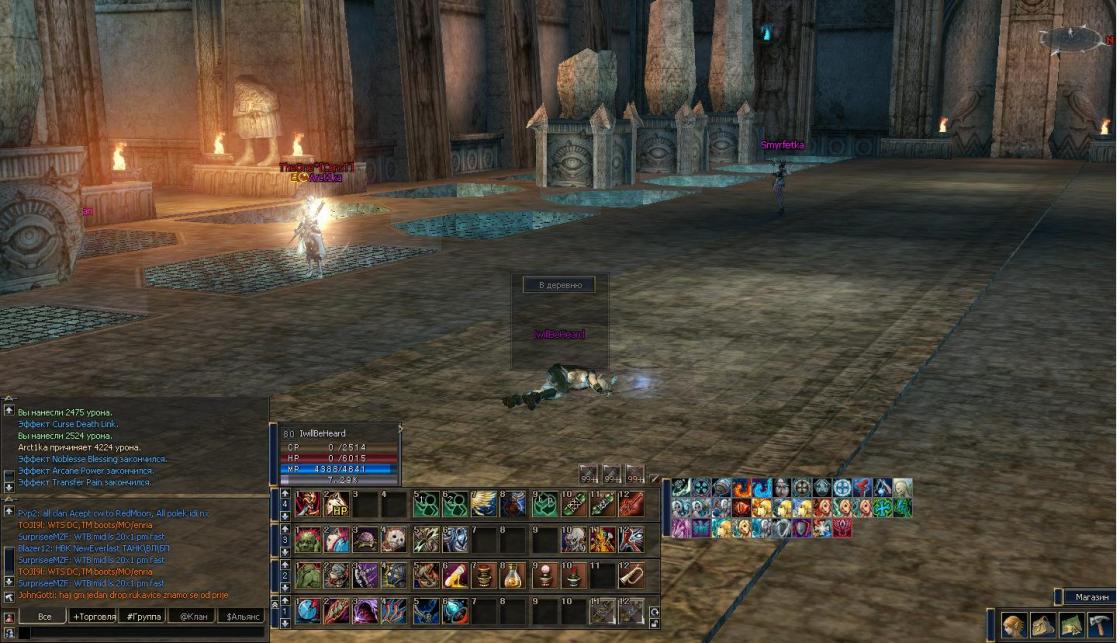Switch to the "Все" chat tab
This screenshot has height=643, width=1120.
tap(44, 616)
